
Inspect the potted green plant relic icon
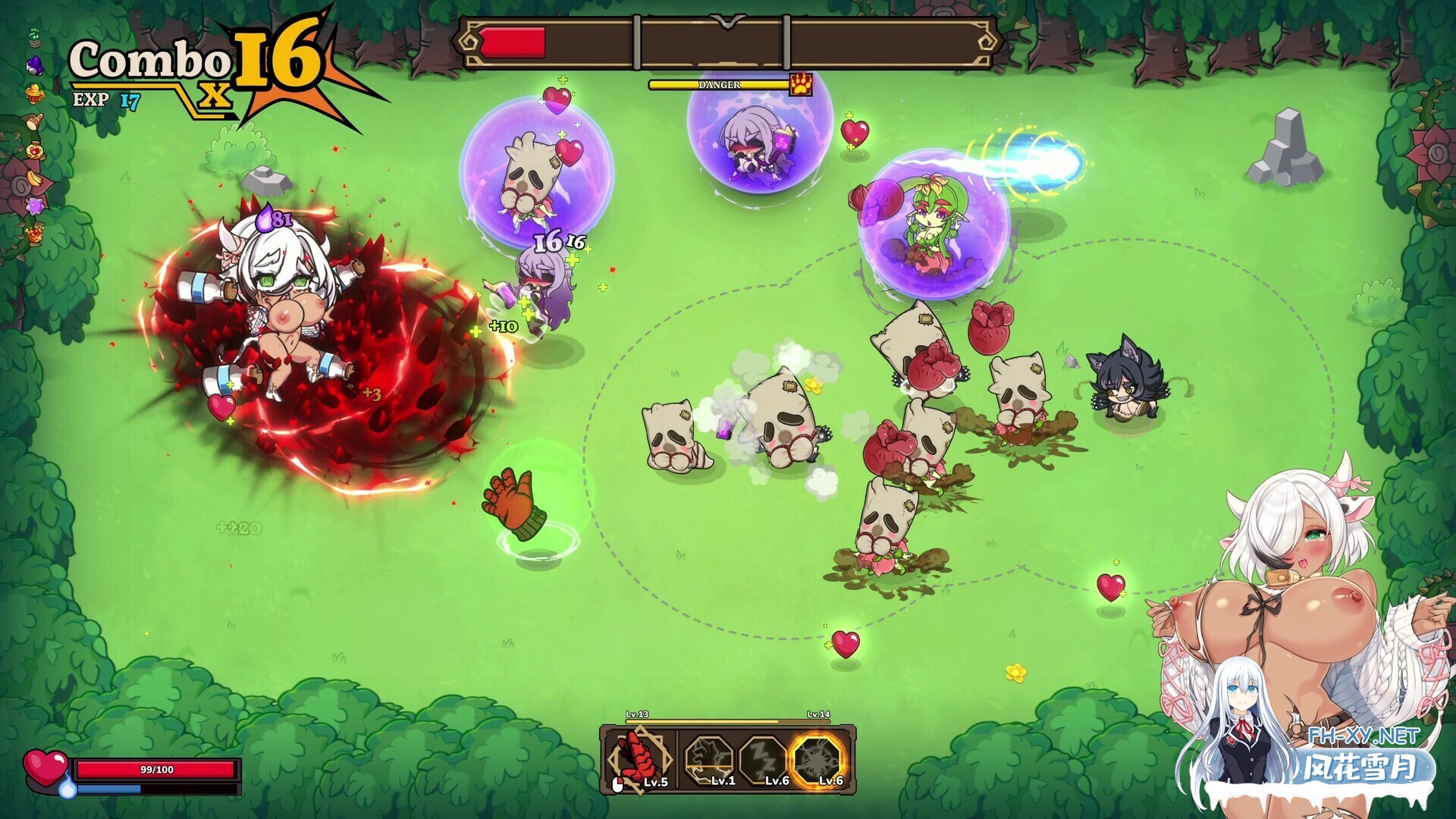[x=34, y=36]
